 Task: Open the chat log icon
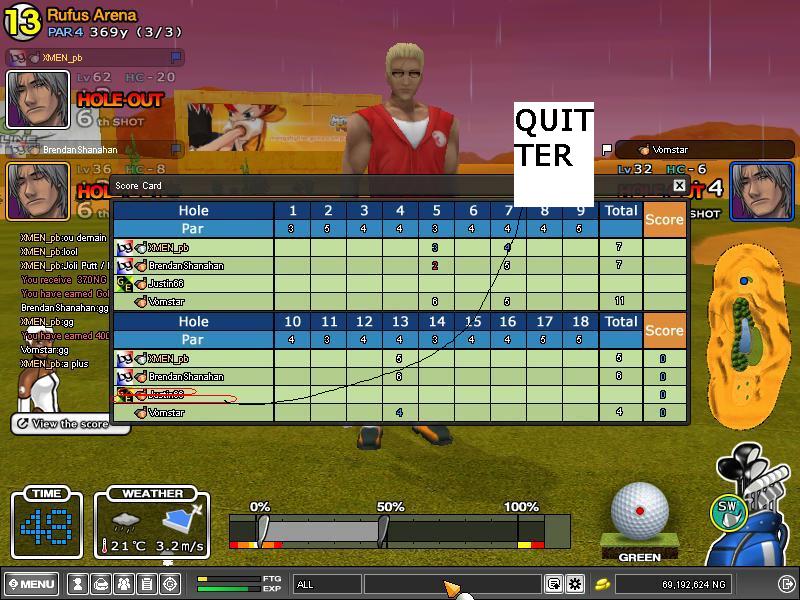[553, 584]
